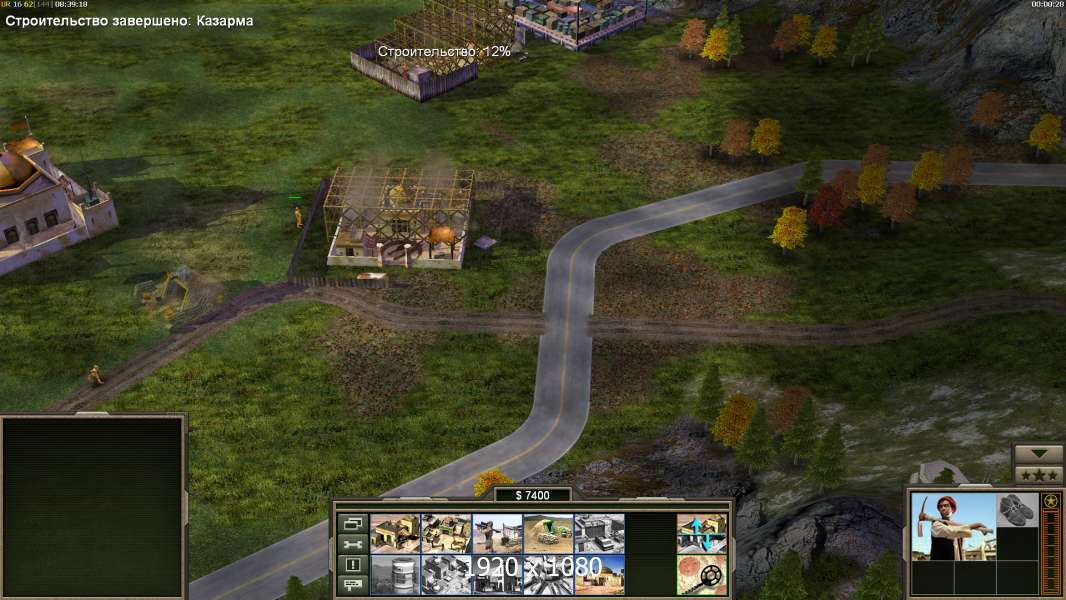Image resolution: width=1066 pixels, height=600 pixels.
Task: Click the greyed-out Arms Dealer icon
Action: pyautogui.click(x=599, y=533)
